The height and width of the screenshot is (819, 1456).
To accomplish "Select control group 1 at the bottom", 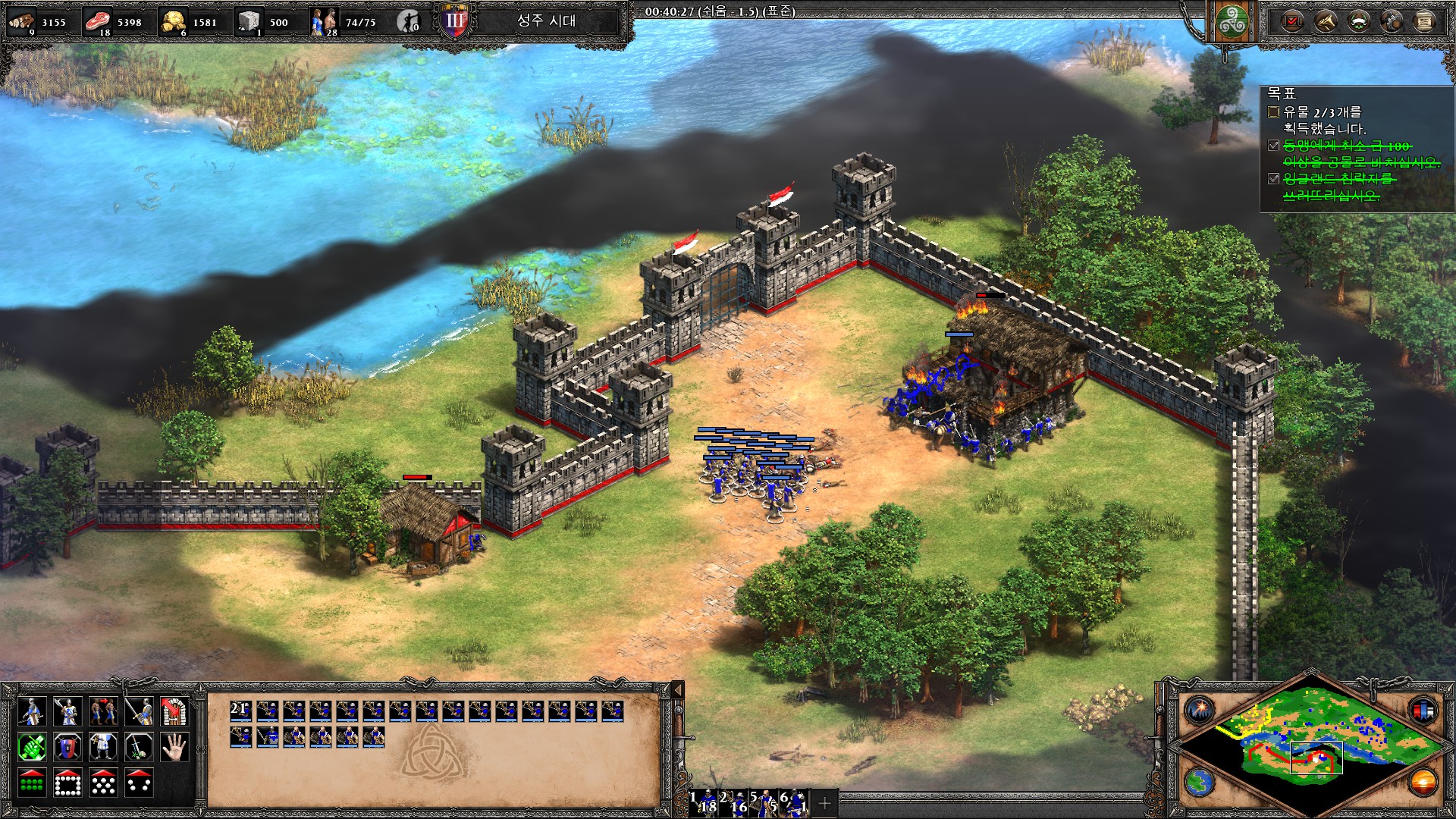I will tap(704, 802).
